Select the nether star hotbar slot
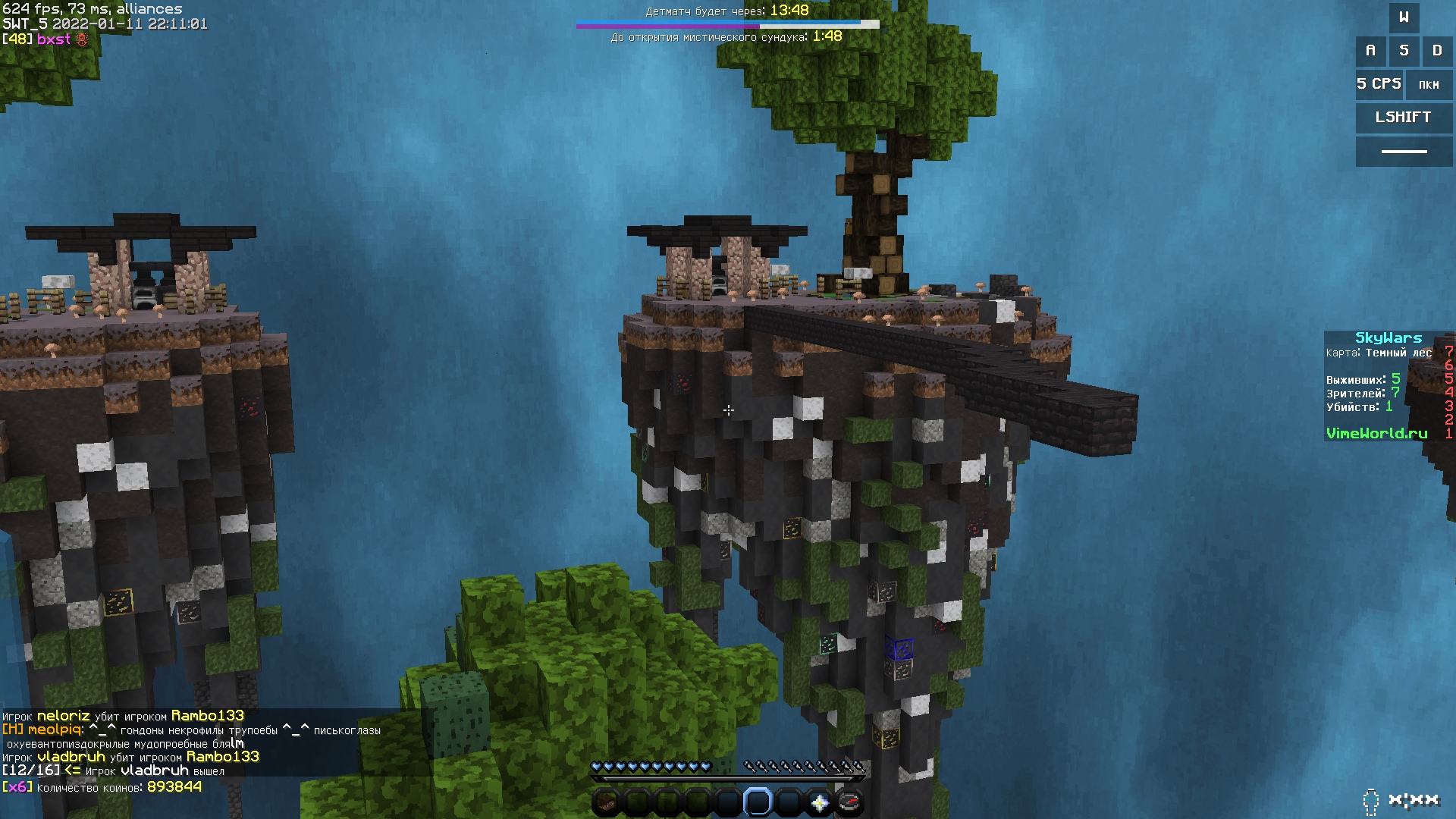This screenshot has width=1456, height=819. [x=819, y=802]
